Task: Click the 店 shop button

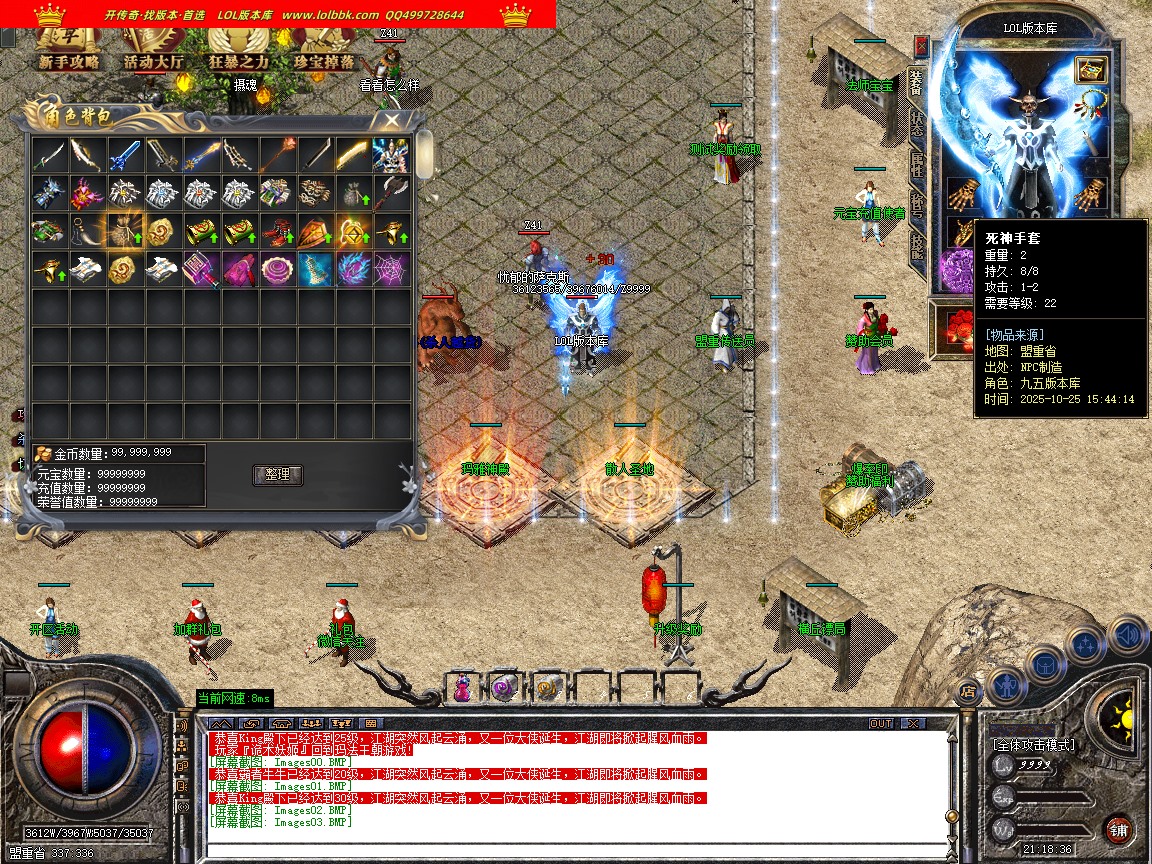Action: (967, 690)
